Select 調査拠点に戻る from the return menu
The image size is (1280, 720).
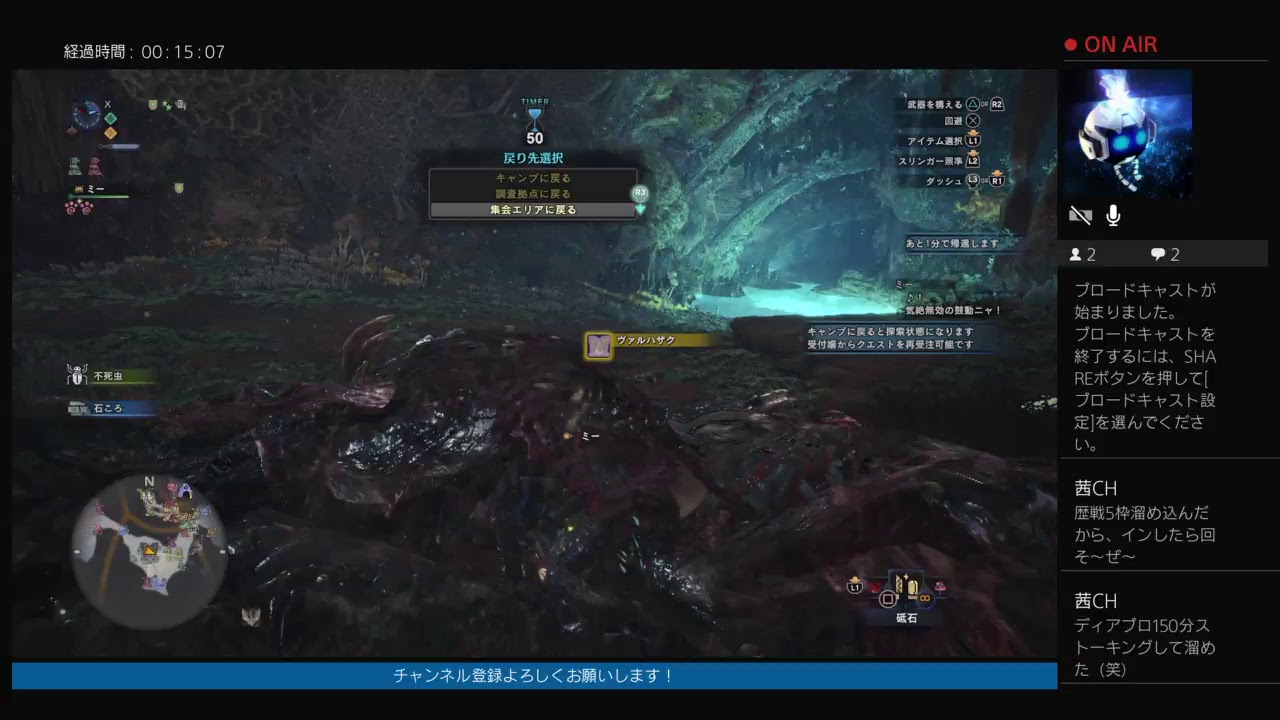532,193
